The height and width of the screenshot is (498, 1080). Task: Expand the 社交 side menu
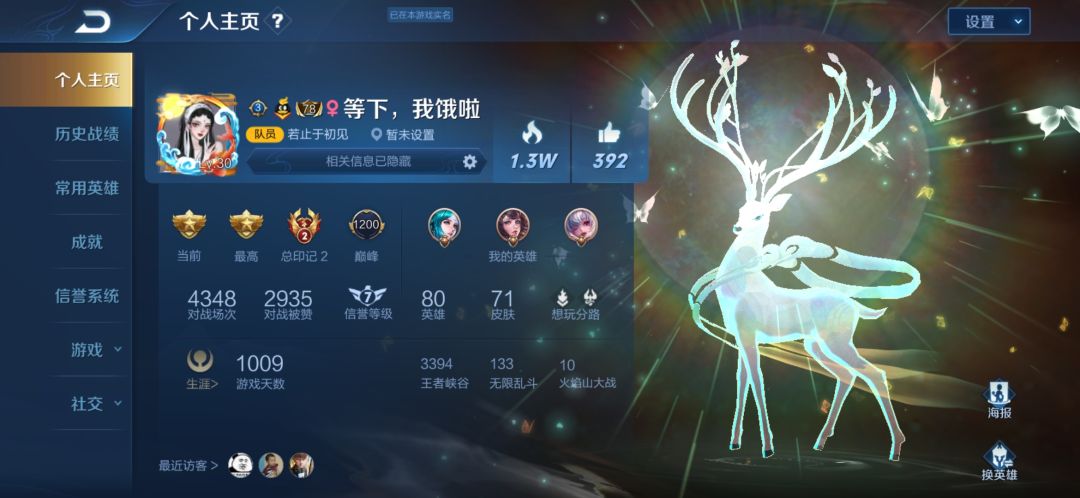point(95,404)
